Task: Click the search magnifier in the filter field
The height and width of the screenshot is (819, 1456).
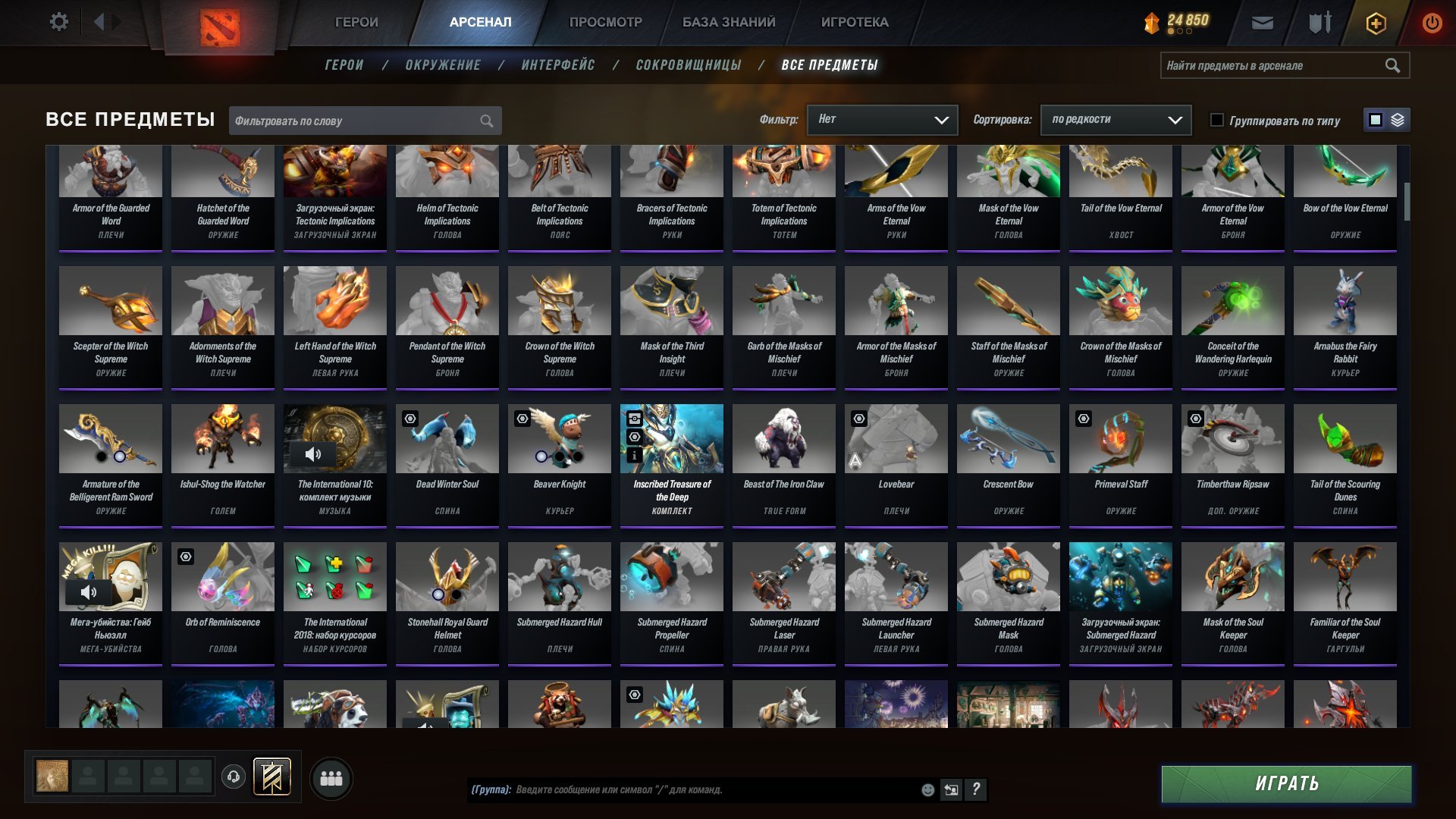Action: tap(486, 120)
